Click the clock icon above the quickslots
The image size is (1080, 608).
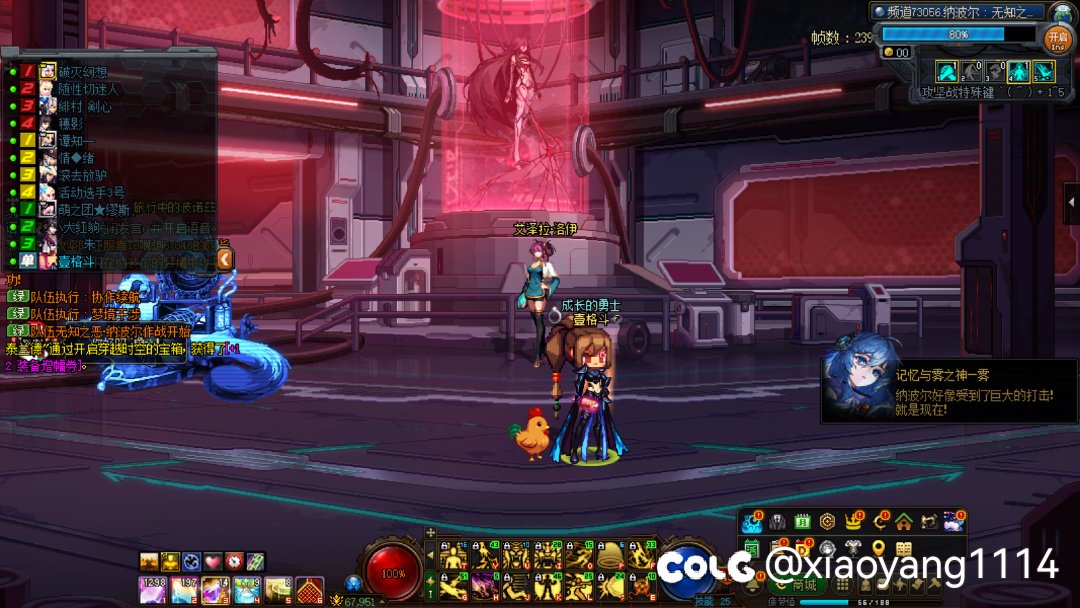pos(234,561)
